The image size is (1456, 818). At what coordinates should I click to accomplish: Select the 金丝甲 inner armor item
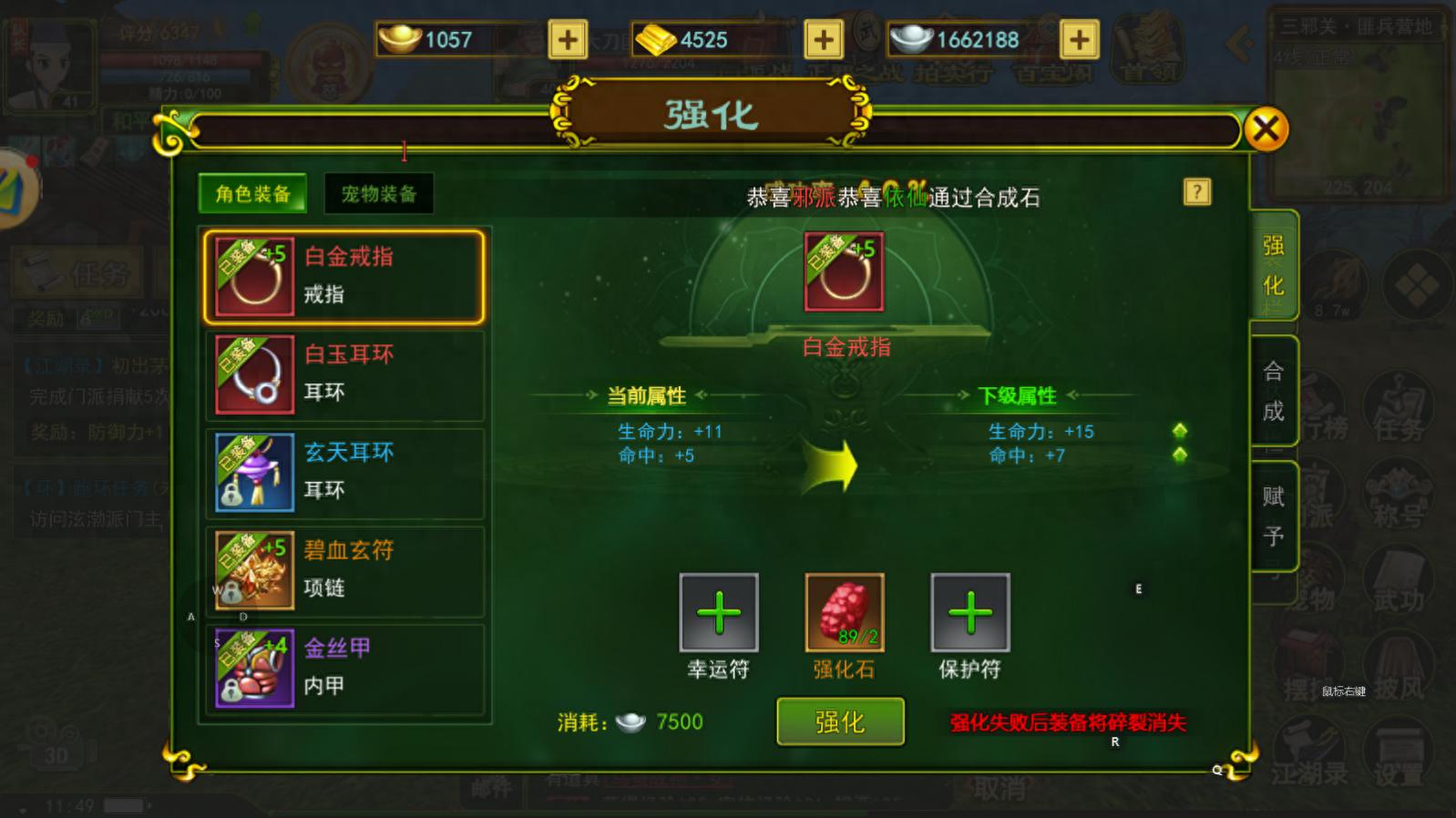pyautogui.click(x=344, y=667)
